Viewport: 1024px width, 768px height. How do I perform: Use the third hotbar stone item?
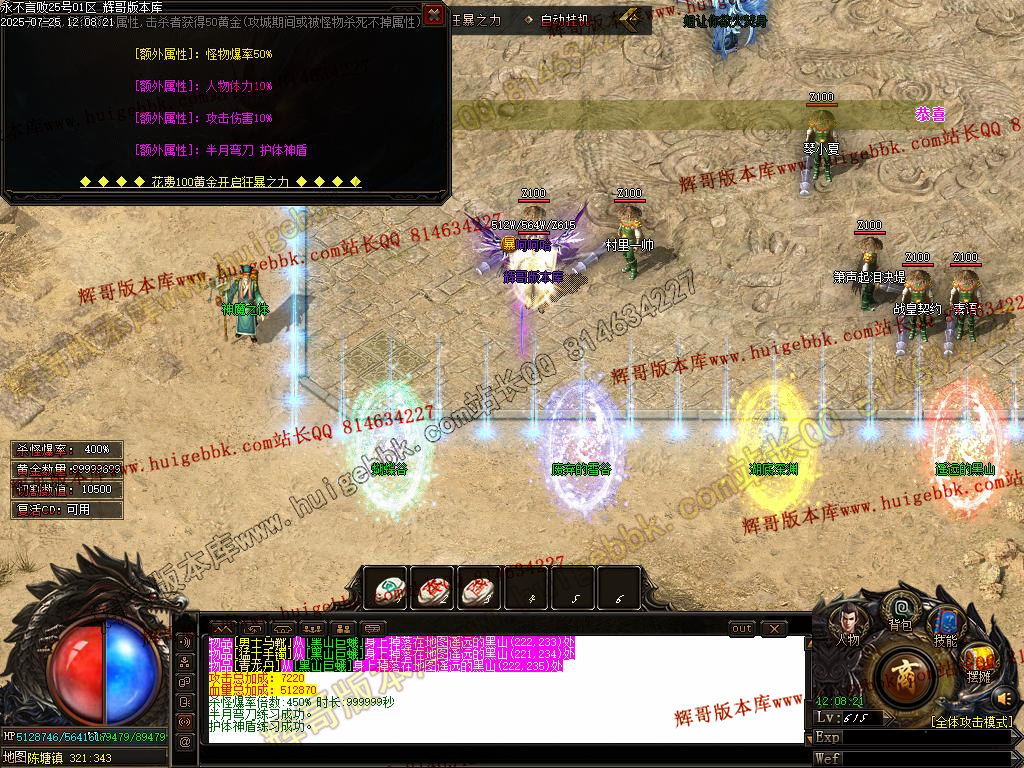click(481, 589)
